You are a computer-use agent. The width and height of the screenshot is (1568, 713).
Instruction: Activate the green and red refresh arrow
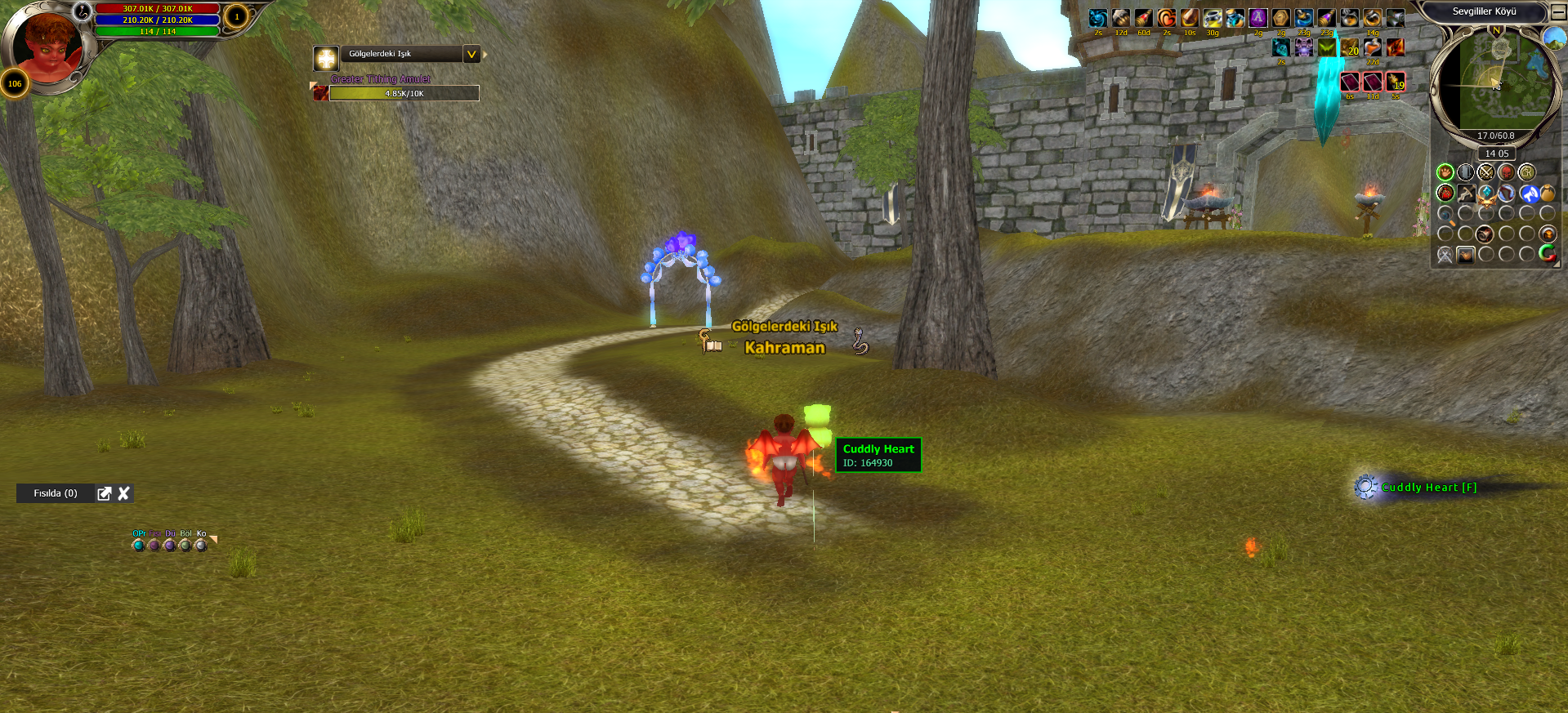tap(1547, 254)
